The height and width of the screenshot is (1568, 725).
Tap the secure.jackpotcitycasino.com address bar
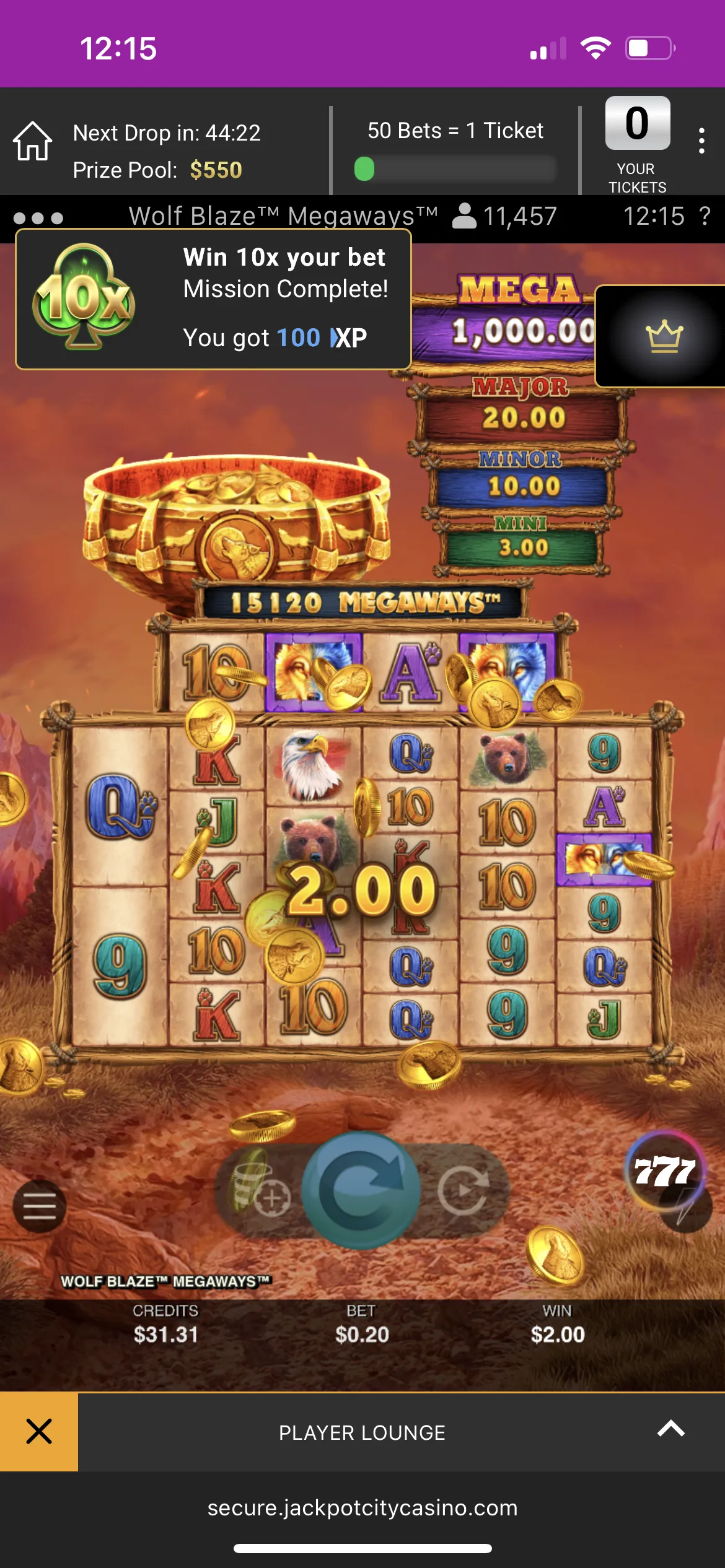pyautogui.click(x=362, y=1507)
